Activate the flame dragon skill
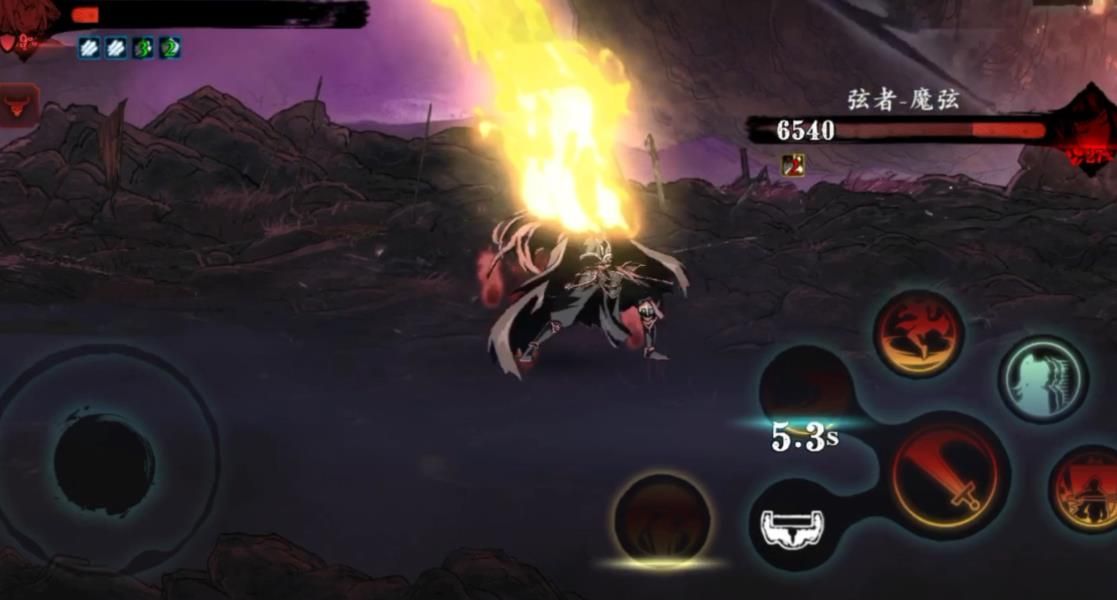This screenshot has width=1117, height=600. [x=918, y=334]
